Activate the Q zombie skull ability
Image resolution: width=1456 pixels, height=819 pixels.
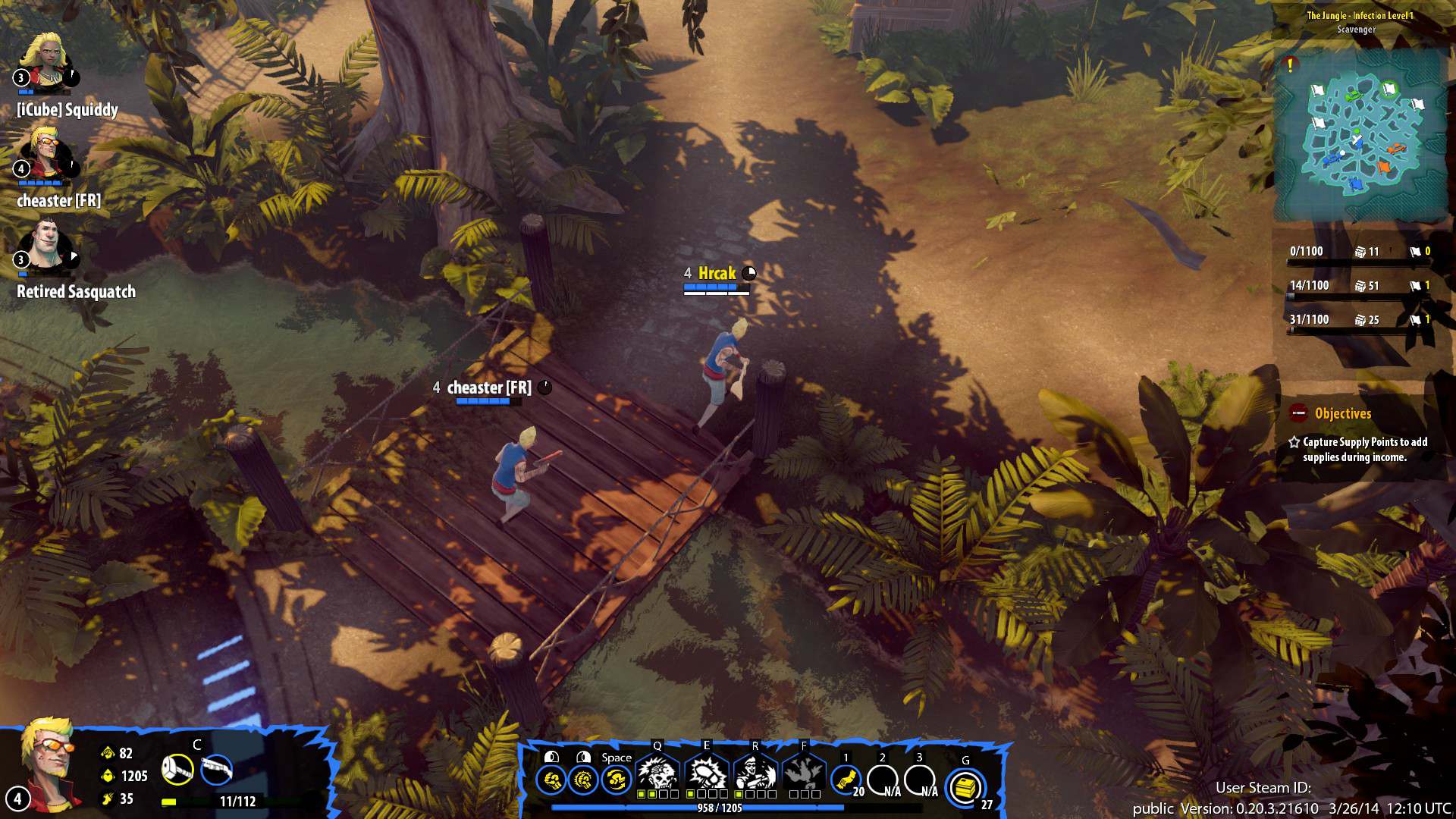click(657, 773)
